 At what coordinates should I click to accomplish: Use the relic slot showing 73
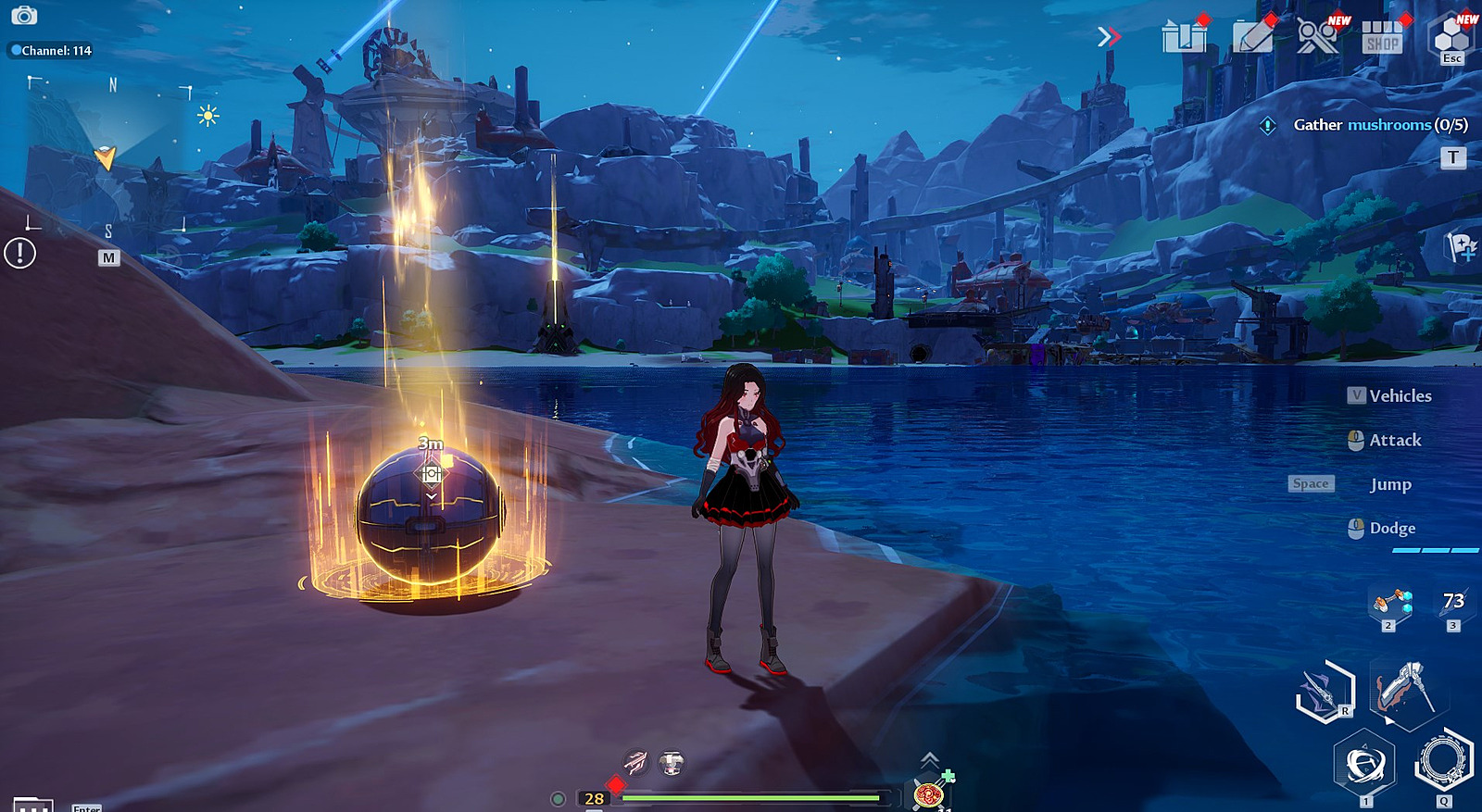[x=1452, y=604]
